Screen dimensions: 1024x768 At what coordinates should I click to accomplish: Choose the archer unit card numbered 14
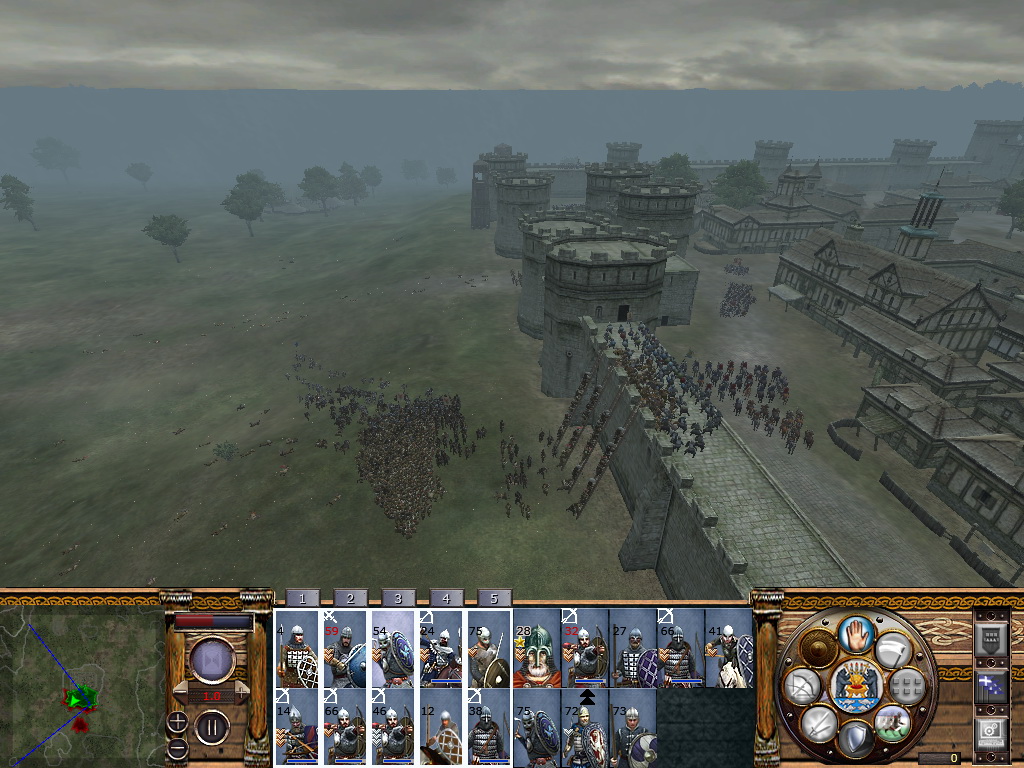(296, 727)
